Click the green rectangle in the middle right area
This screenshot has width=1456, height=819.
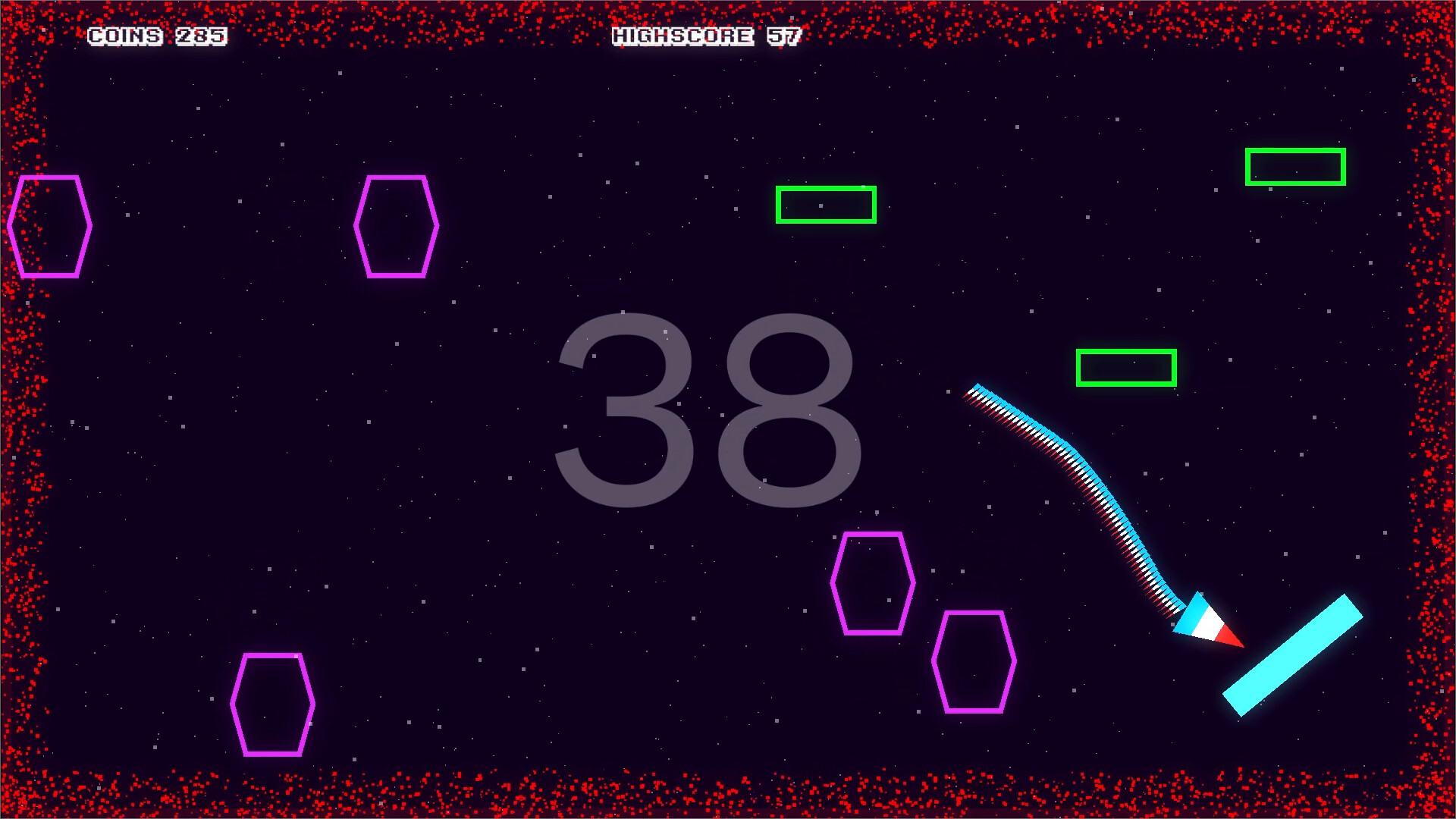pyautogui.click(x=1125, y=369)
